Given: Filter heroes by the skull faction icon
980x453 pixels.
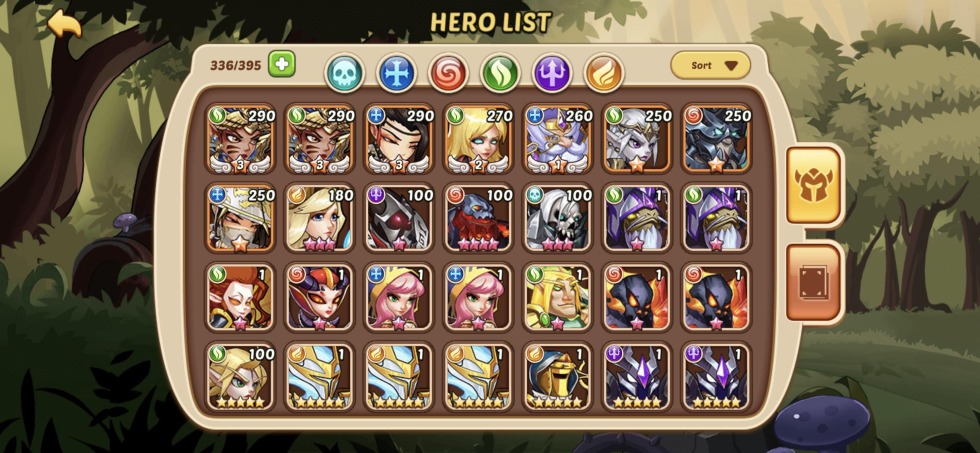Looking at the screenshot, I should tap(344, 72).
